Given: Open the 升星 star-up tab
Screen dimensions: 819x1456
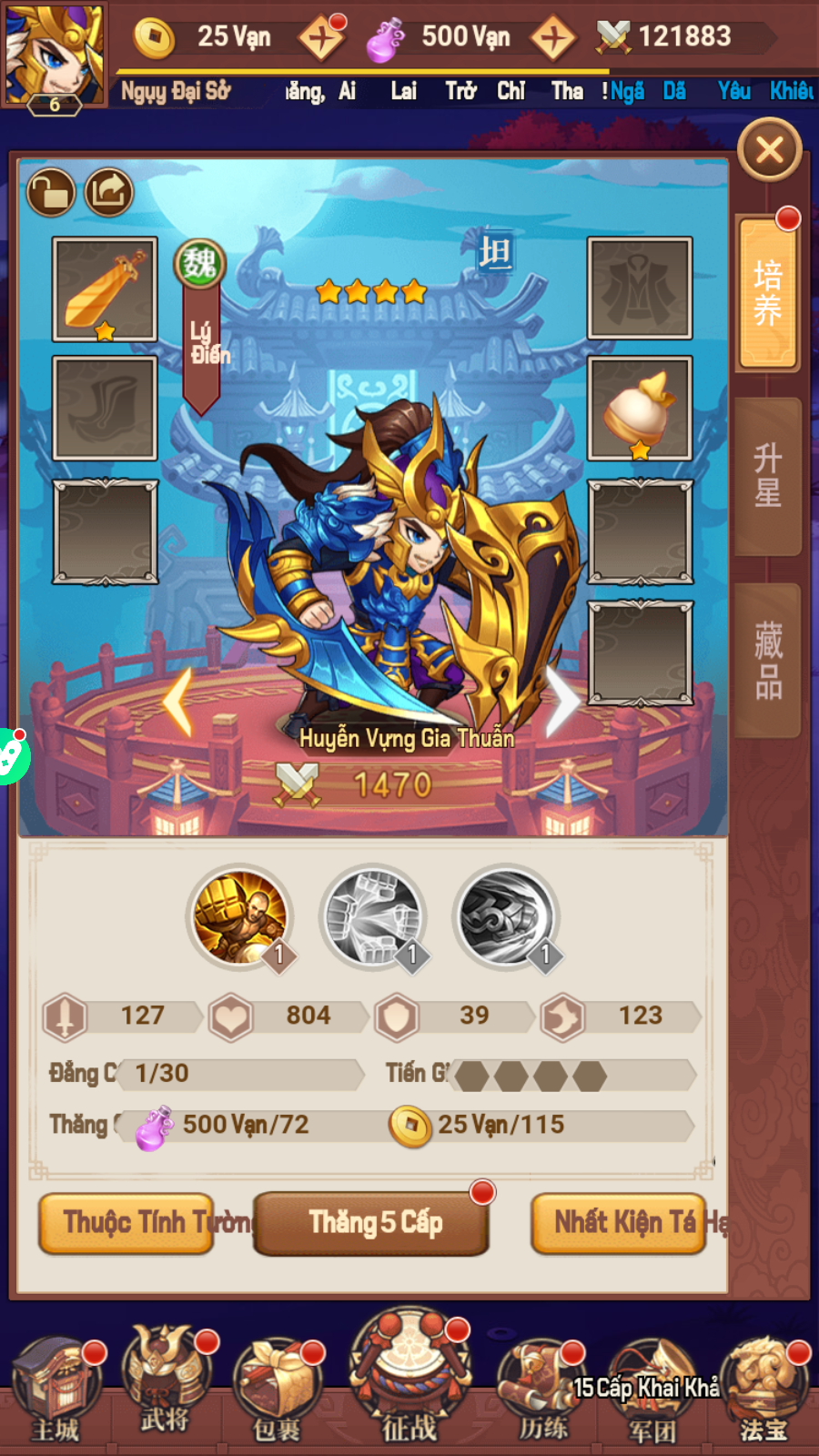Looking at the screenshot, I should 767,476.
